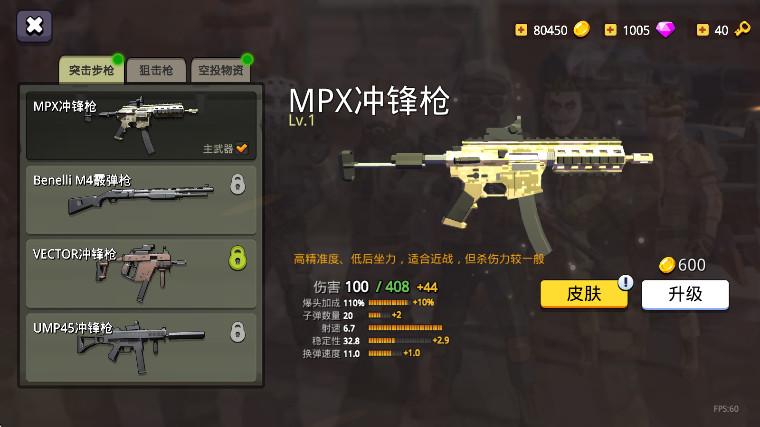Close the weapon screen with the X button

coord(34,26)
